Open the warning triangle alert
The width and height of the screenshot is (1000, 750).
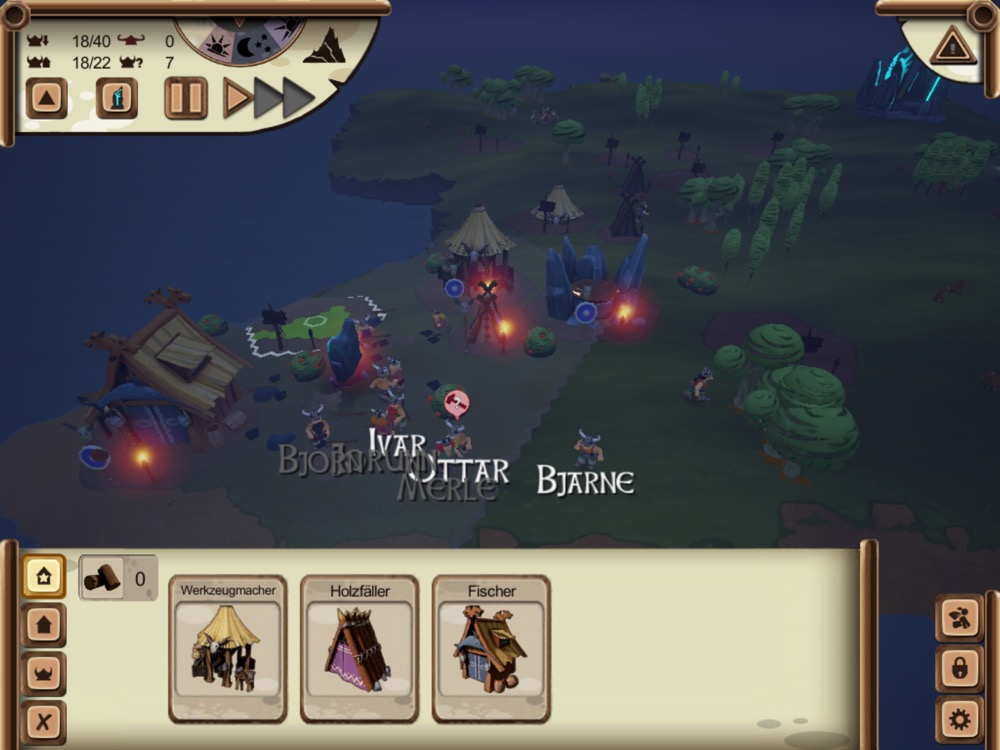click(951, 46)
